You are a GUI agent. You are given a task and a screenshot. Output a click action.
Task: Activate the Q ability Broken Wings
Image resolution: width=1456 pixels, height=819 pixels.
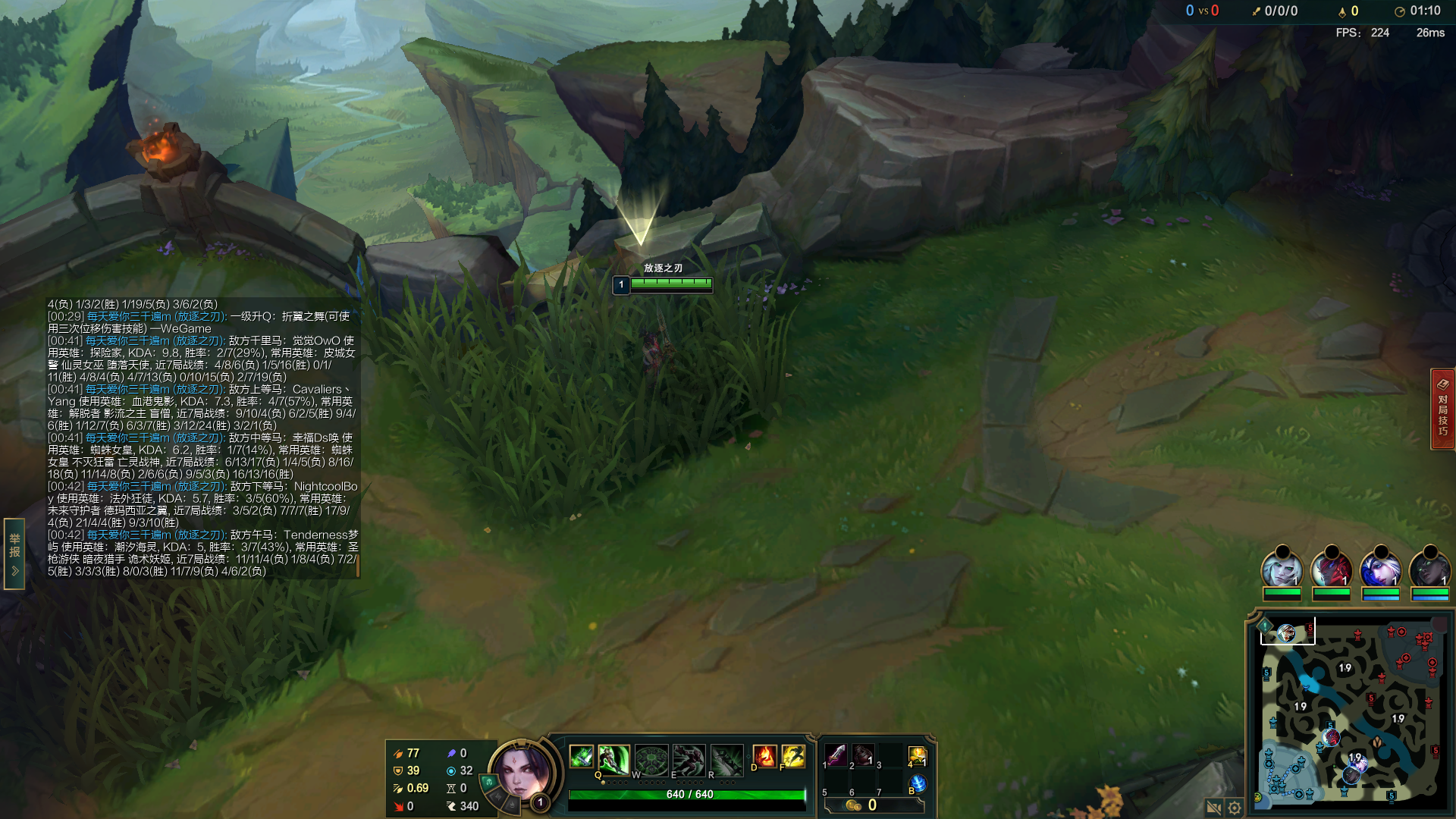613,759
